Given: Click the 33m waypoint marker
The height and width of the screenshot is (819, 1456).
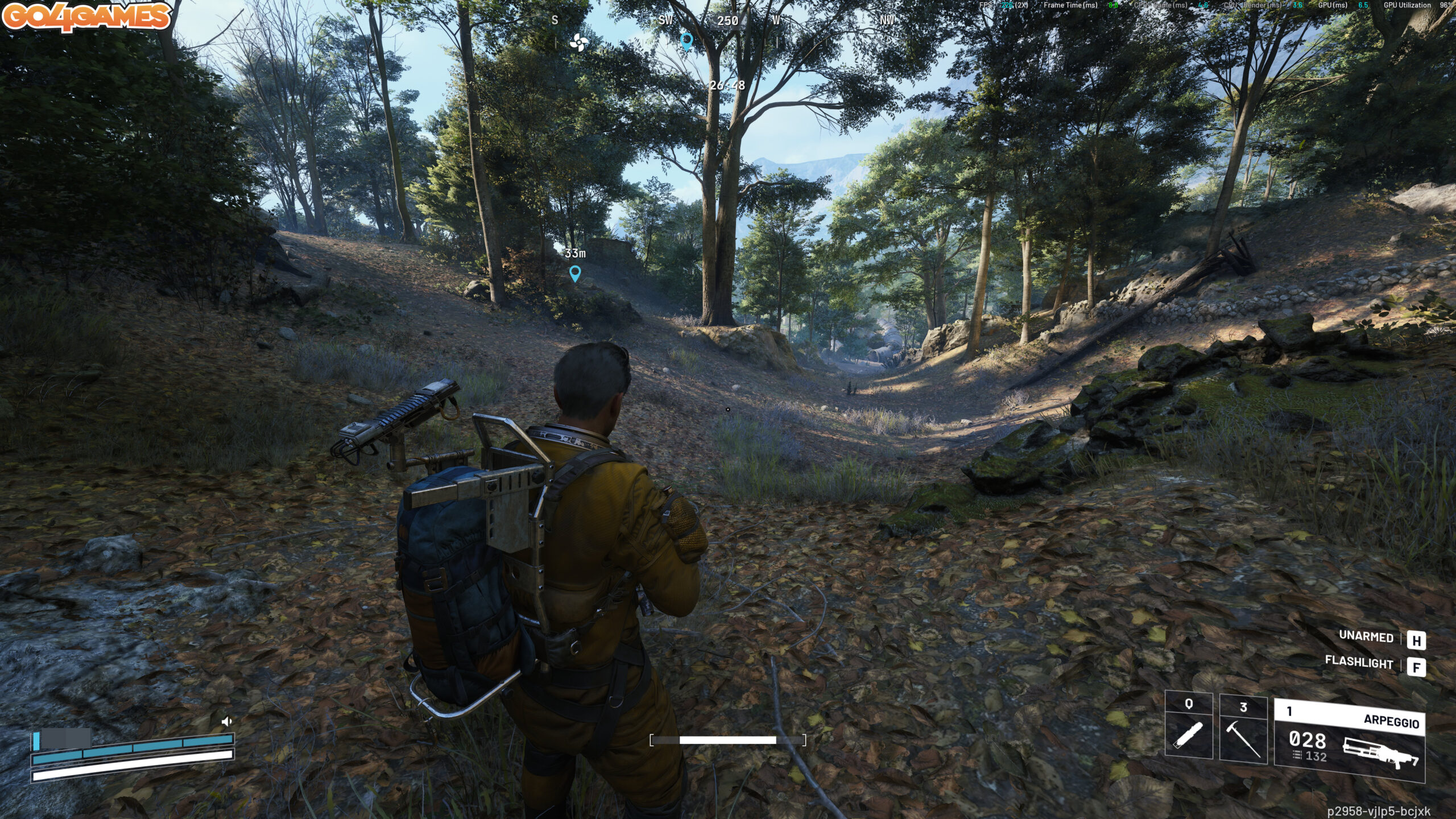Looking at the screenshot, I should 575,274.
